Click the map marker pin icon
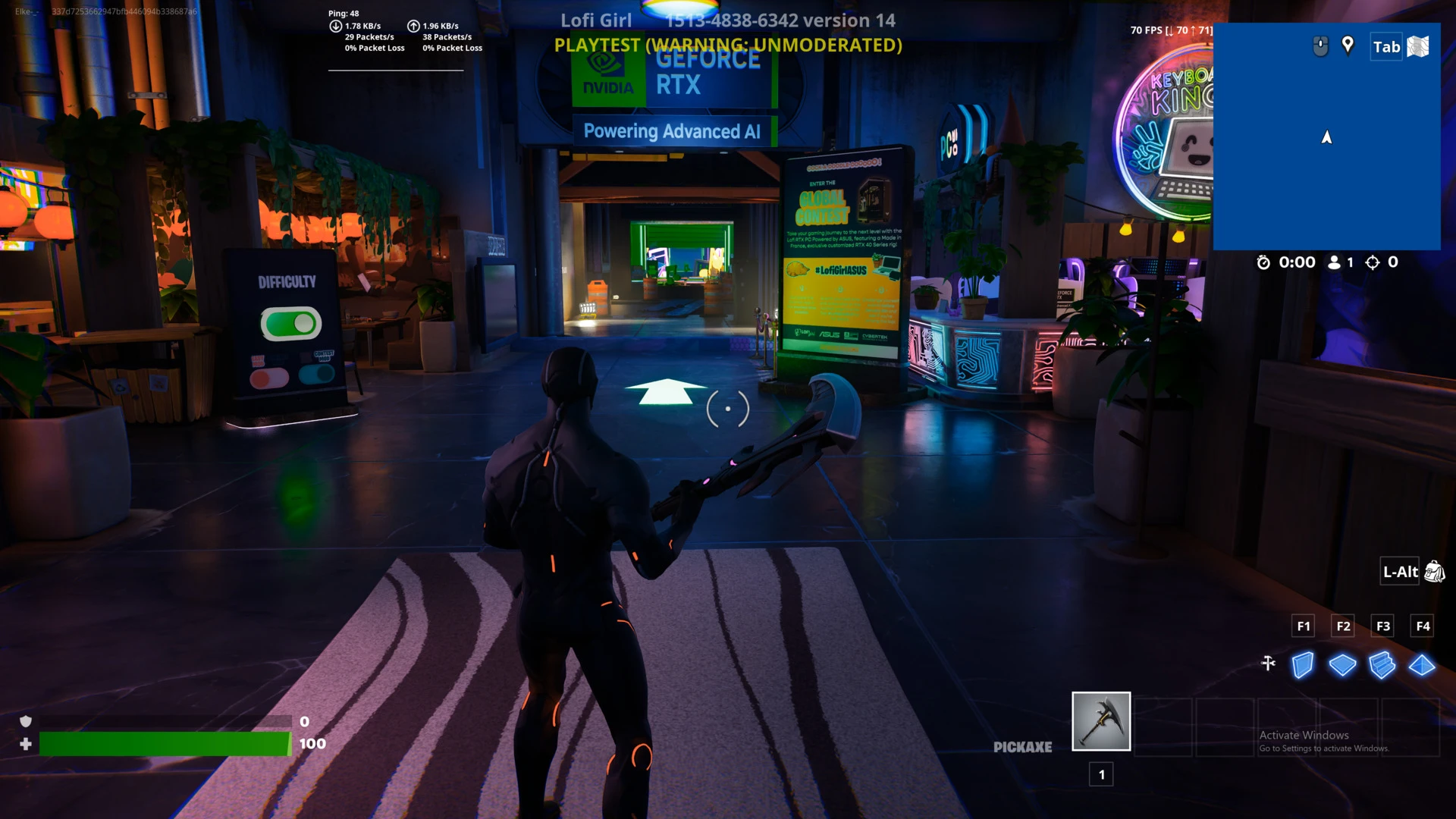Screen dimensions: 1456x819 1348,45
